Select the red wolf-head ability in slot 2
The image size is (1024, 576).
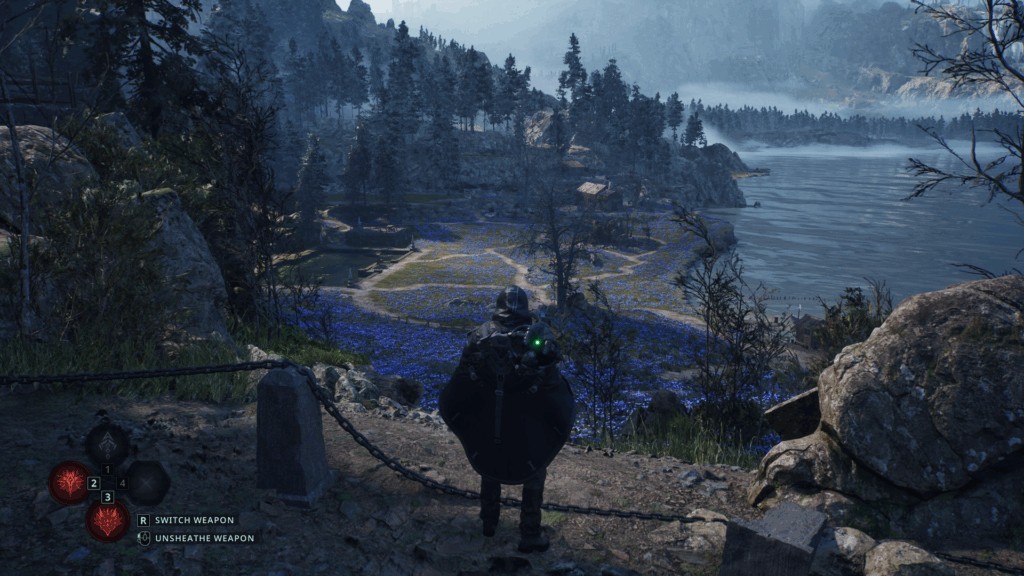[x=69, y=482]
